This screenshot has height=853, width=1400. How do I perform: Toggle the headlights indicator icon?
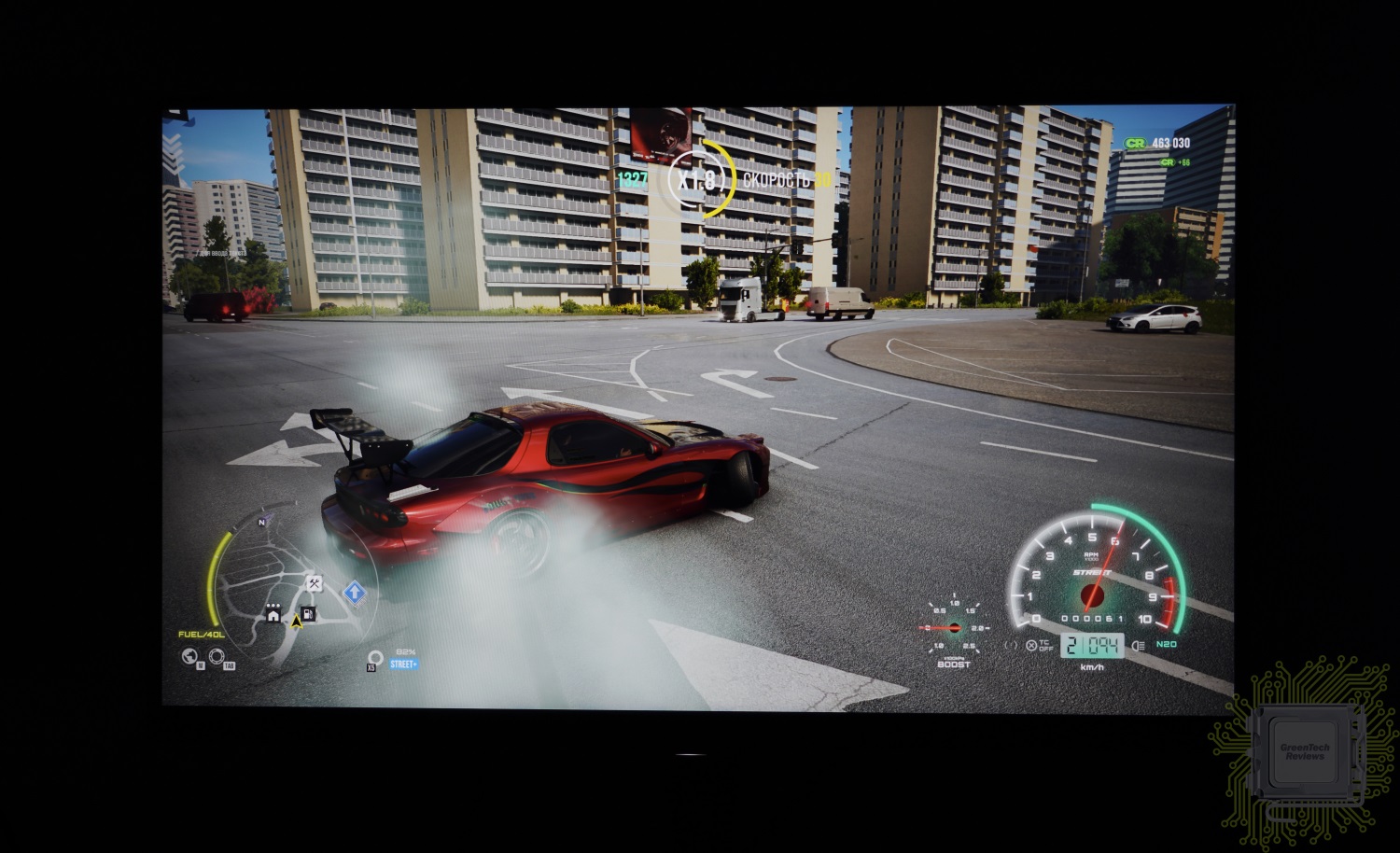[1138, 645]
